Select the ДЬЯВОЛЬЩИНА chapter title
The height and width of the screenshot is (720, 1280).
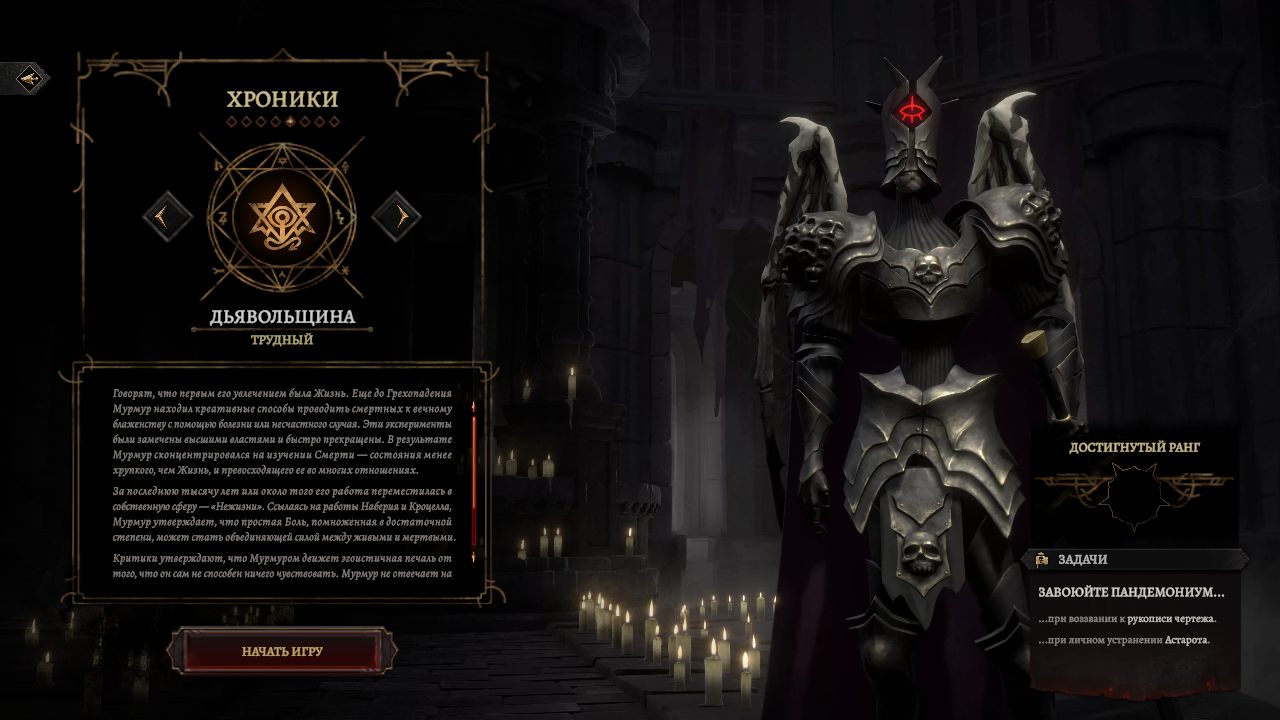pyautogui.click(x=283, y=318)
